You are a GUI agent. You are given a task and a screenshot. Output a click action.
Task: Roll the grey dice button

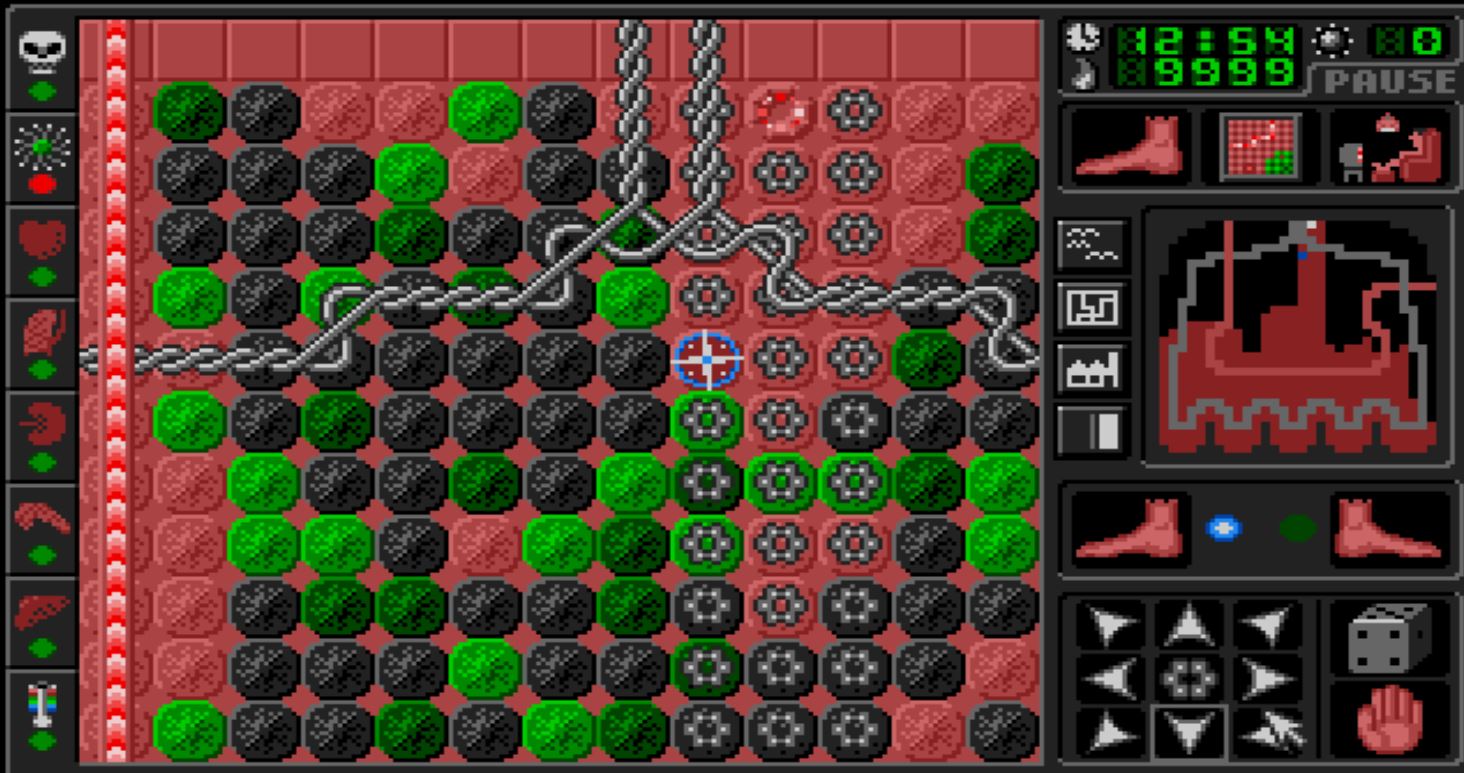pyautogui.click(x=1389, y=639)
